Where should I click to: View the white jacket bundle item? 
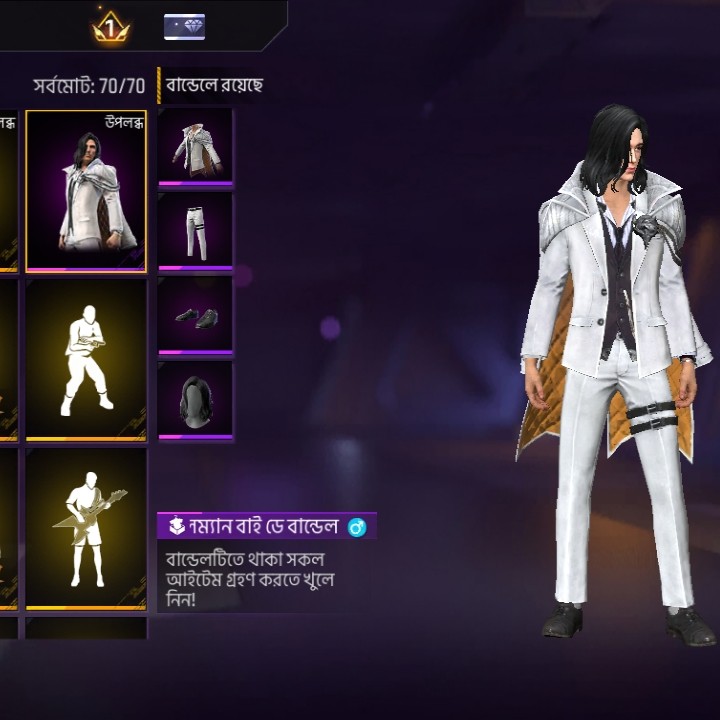click(x=195, y=147)
